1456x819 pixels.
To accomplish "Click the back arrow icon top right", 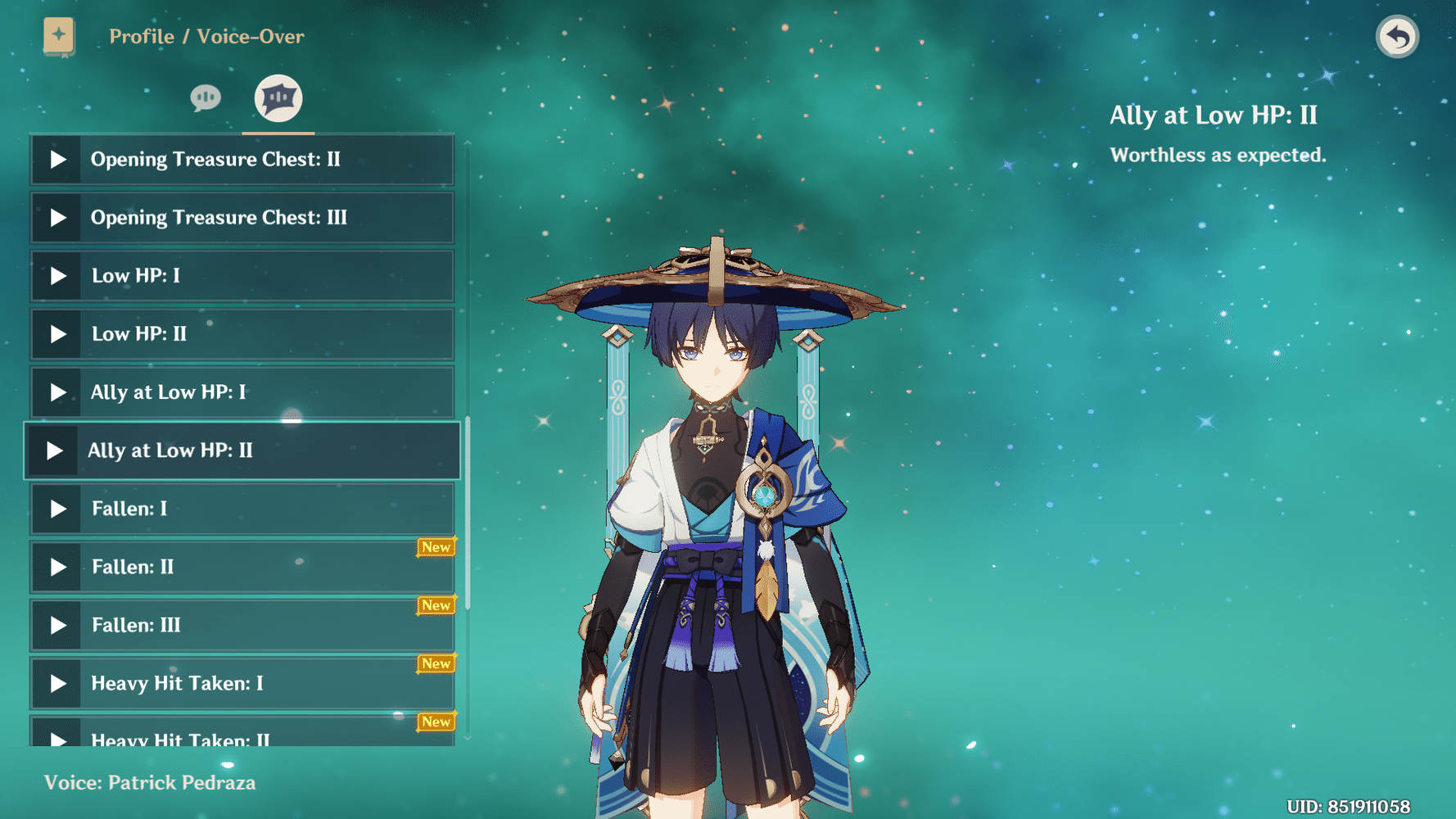I will point(1397,35).
